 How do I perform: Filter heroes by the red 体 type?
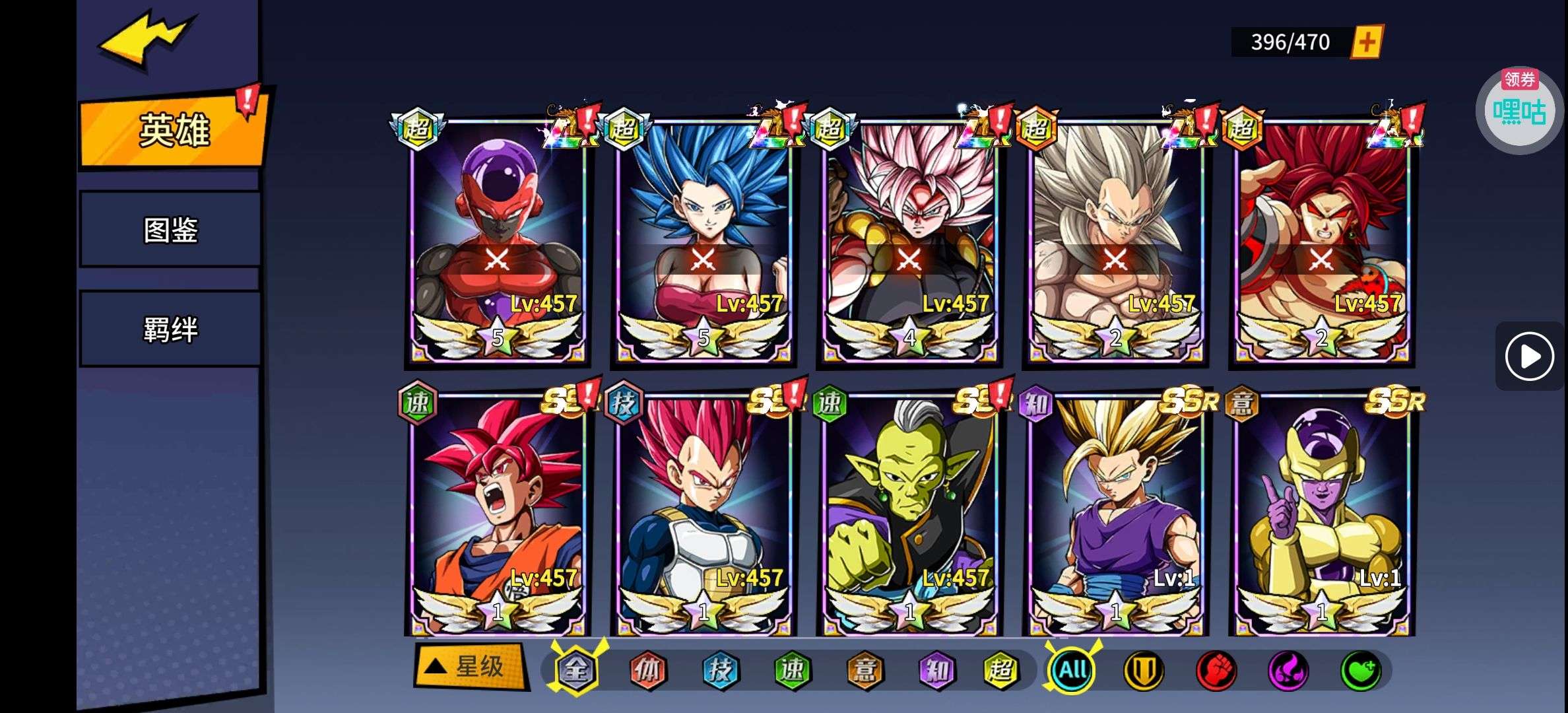click(x=647, y=671)
